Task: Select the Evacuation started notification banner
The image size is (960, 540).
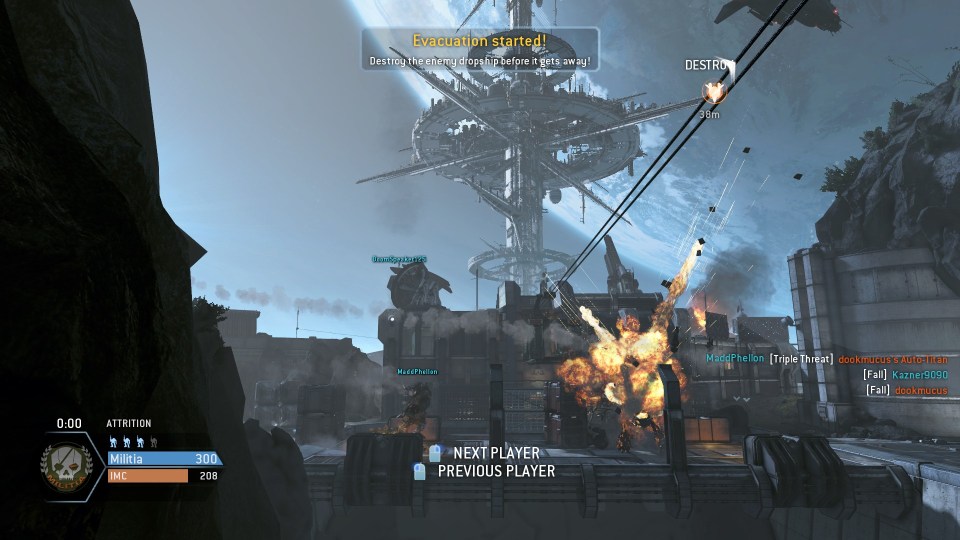Action: coord(480,50)
